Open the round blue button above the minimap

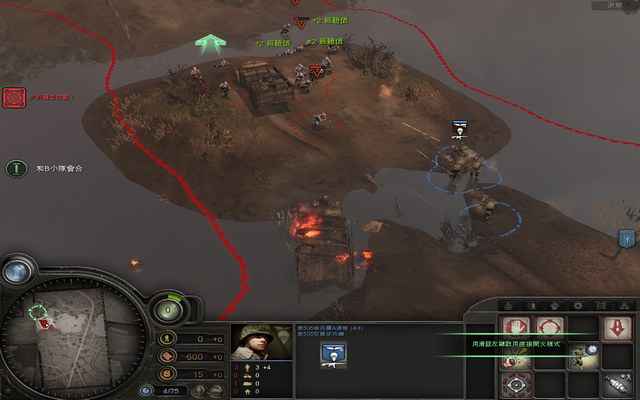17,270
